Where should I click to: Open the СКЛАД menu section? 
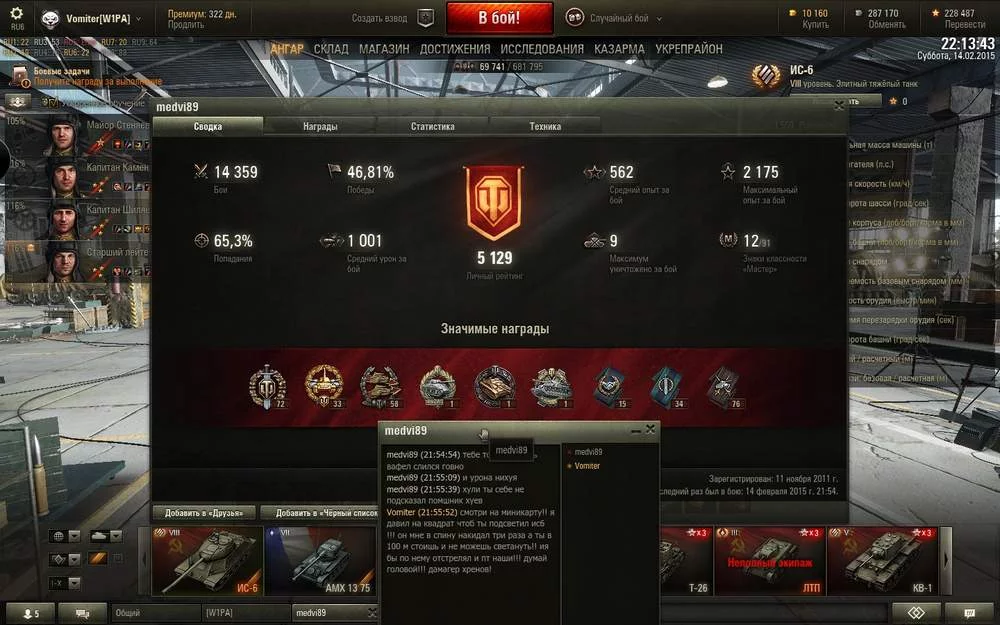click(x=331, y=49)
